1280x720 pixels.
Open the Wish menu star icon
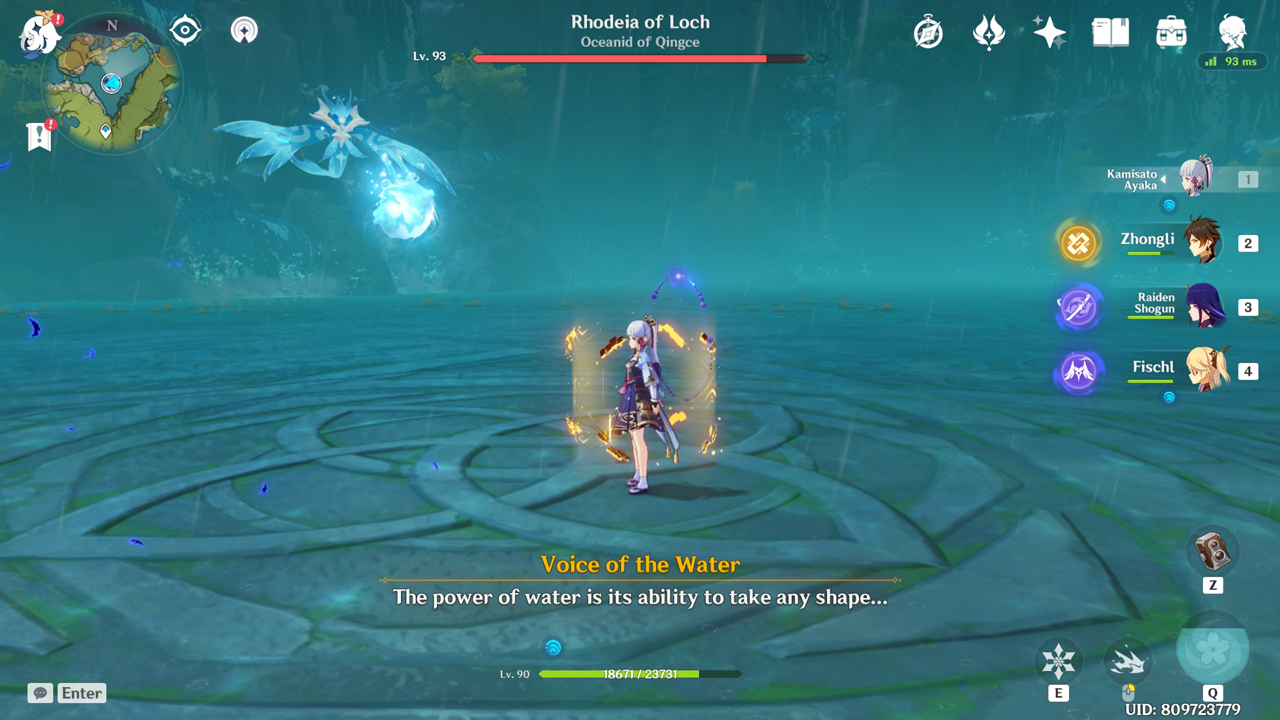click(x=1048, y=32)
